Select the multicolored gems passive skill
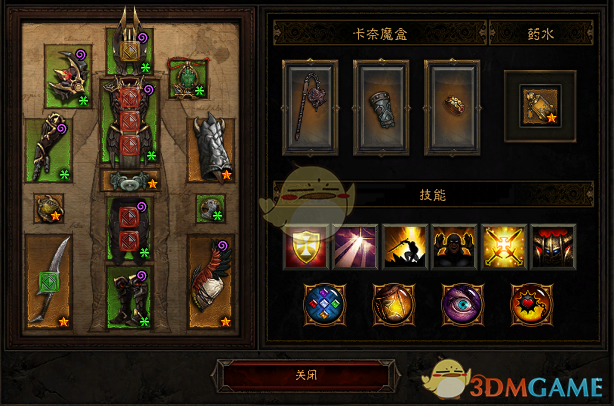The image size is (614, 406). click(322, 302)
